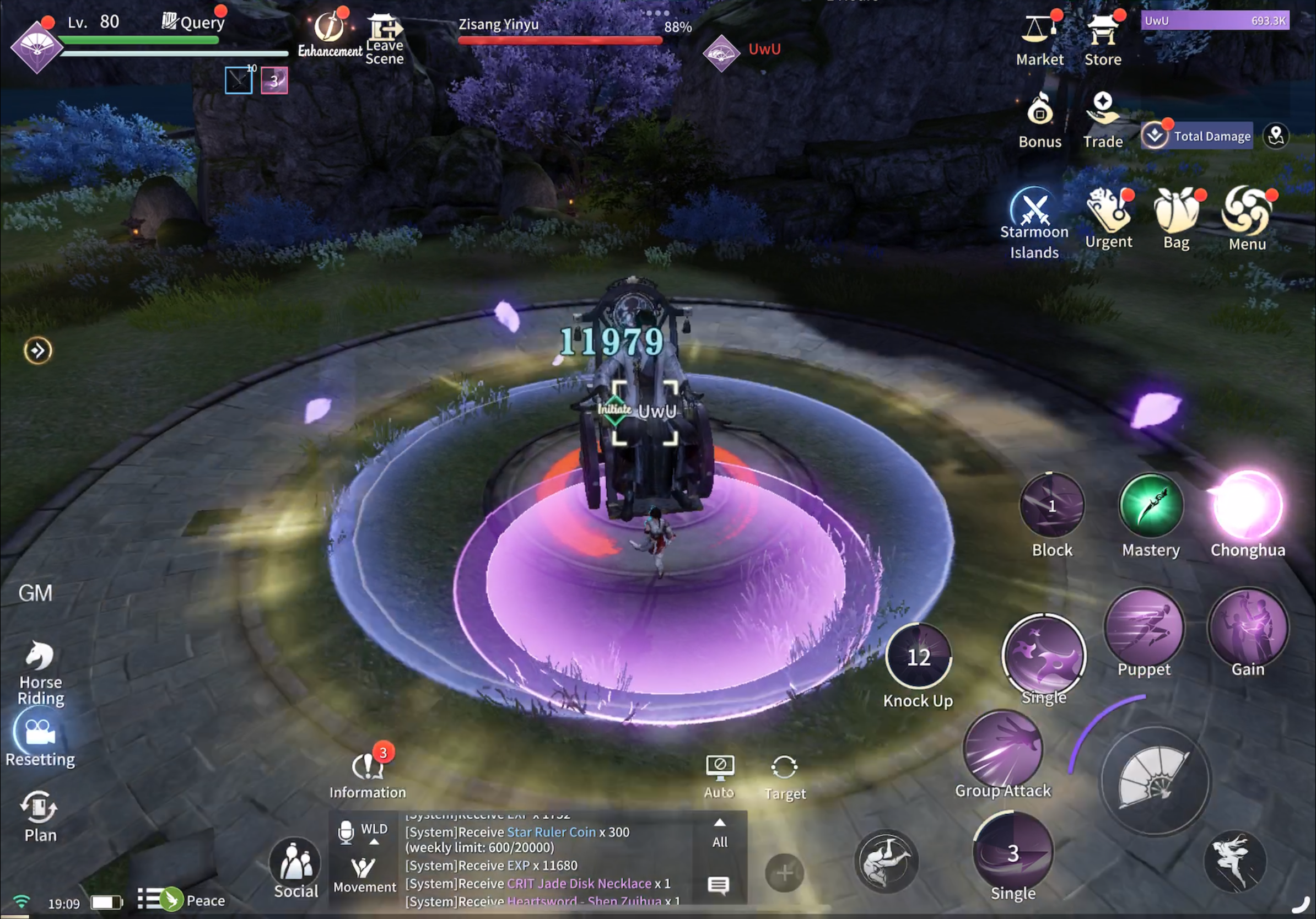The image size is (1316, 919).
Task: Mount up with Horse Riding
Action: click(x=40, y=656)
